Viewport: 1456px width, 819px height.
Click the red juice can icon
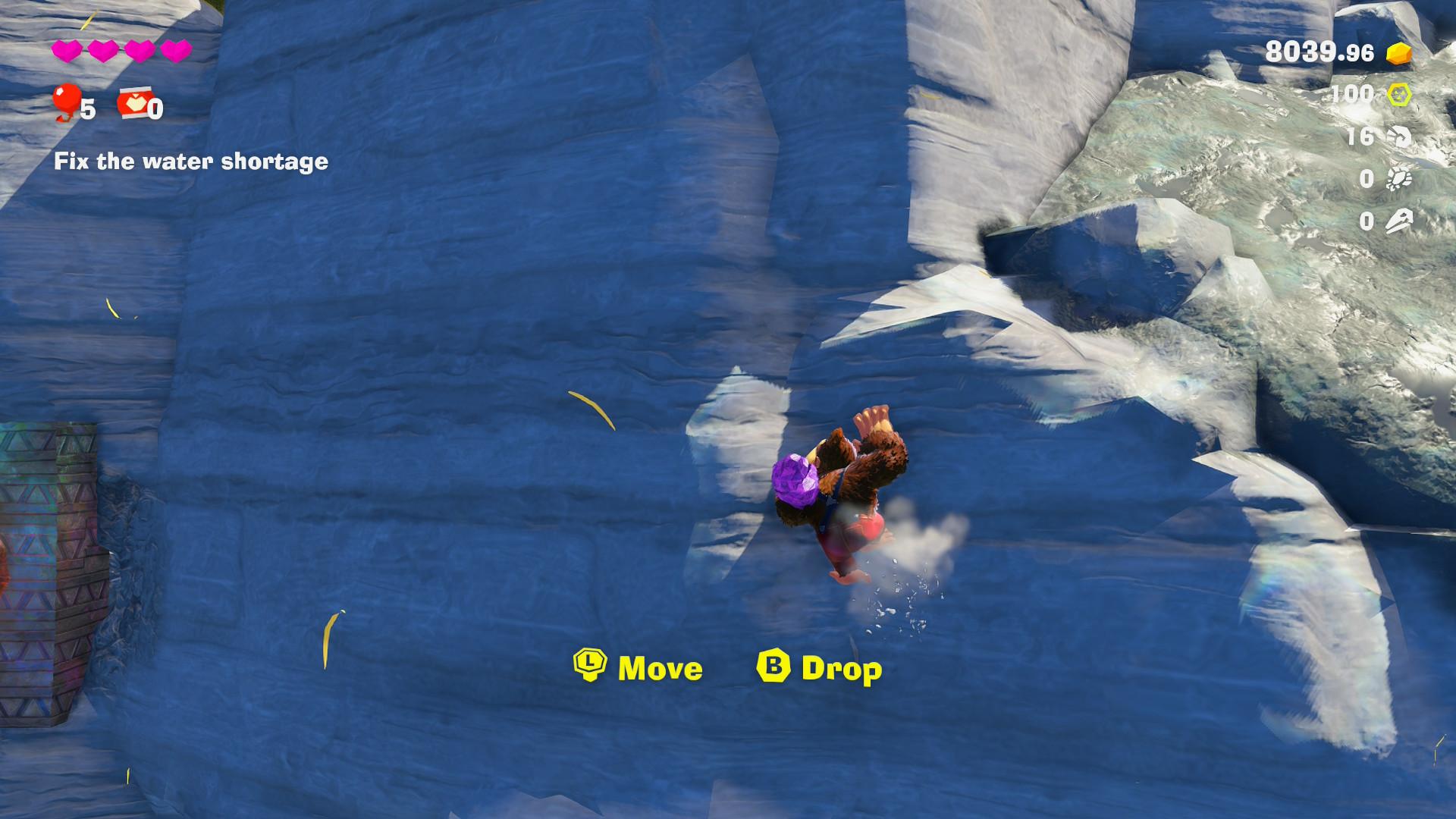(x=132, y=105)
